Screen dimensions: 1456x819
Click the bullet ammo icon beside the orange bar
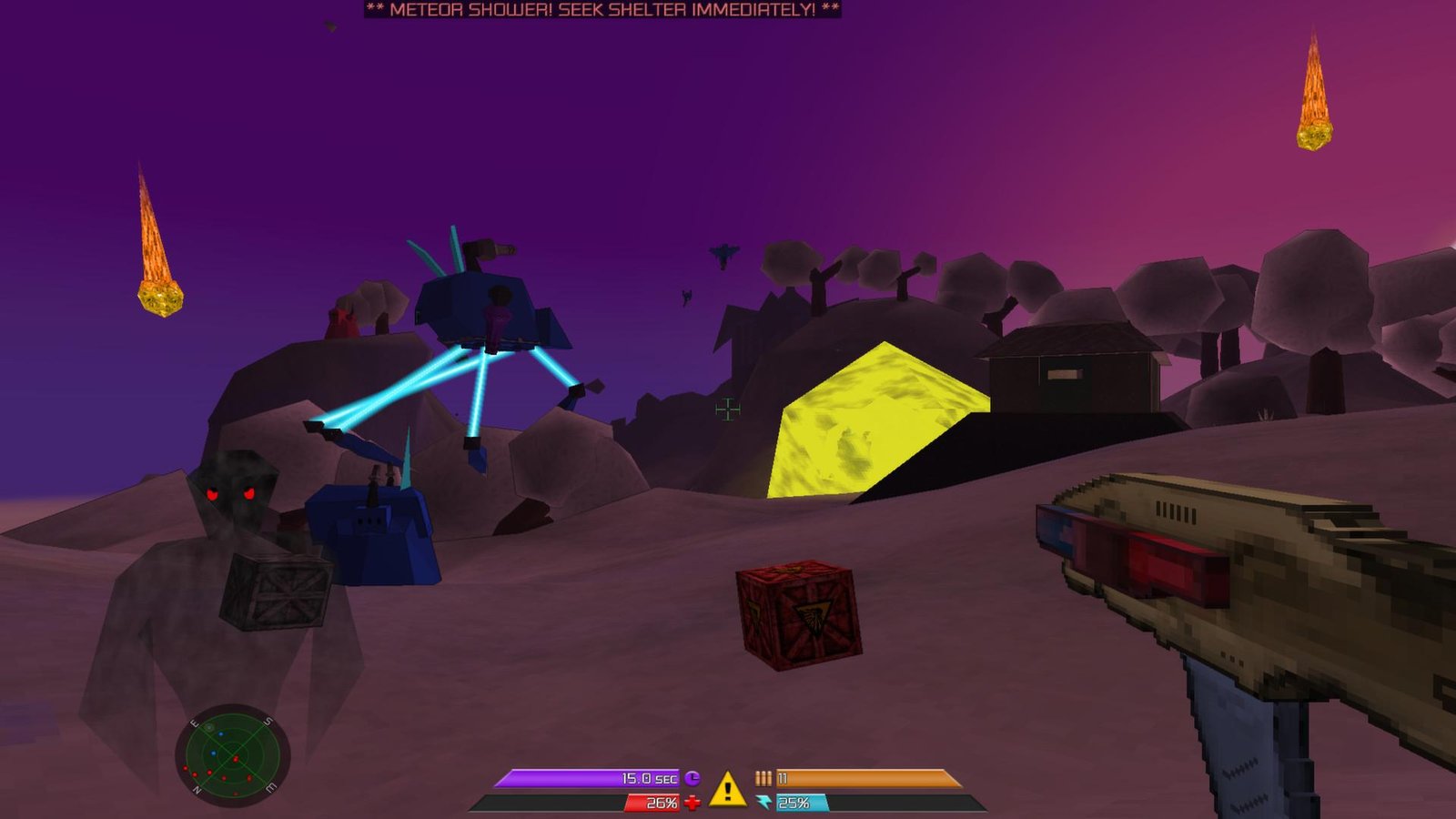tap(763, 778)
